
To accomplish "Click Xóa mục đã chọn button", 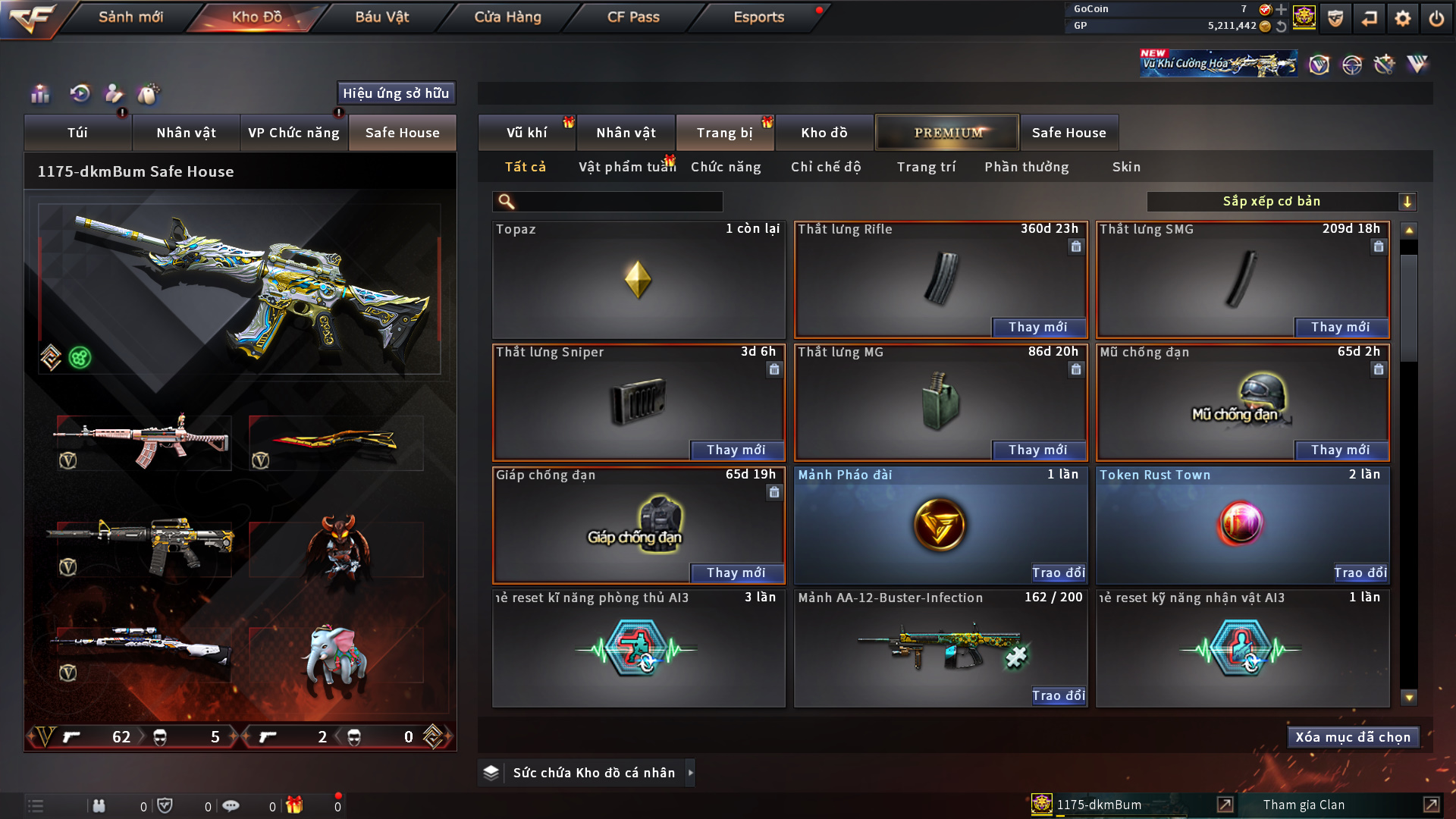I will pyautogui.click(x=1352, y=737).
